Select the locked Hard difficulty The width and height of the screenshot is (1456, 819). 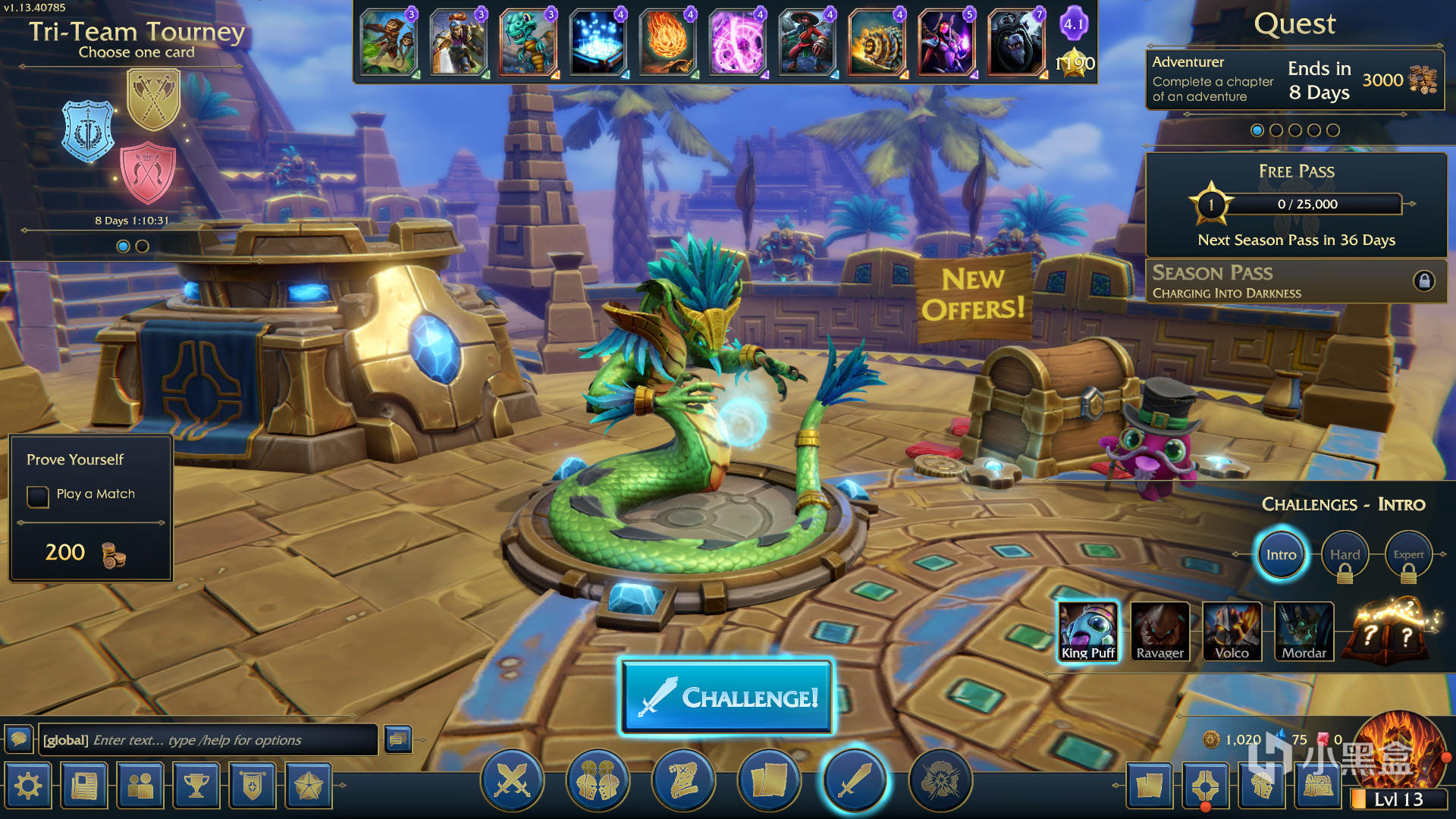point(1345,556)
